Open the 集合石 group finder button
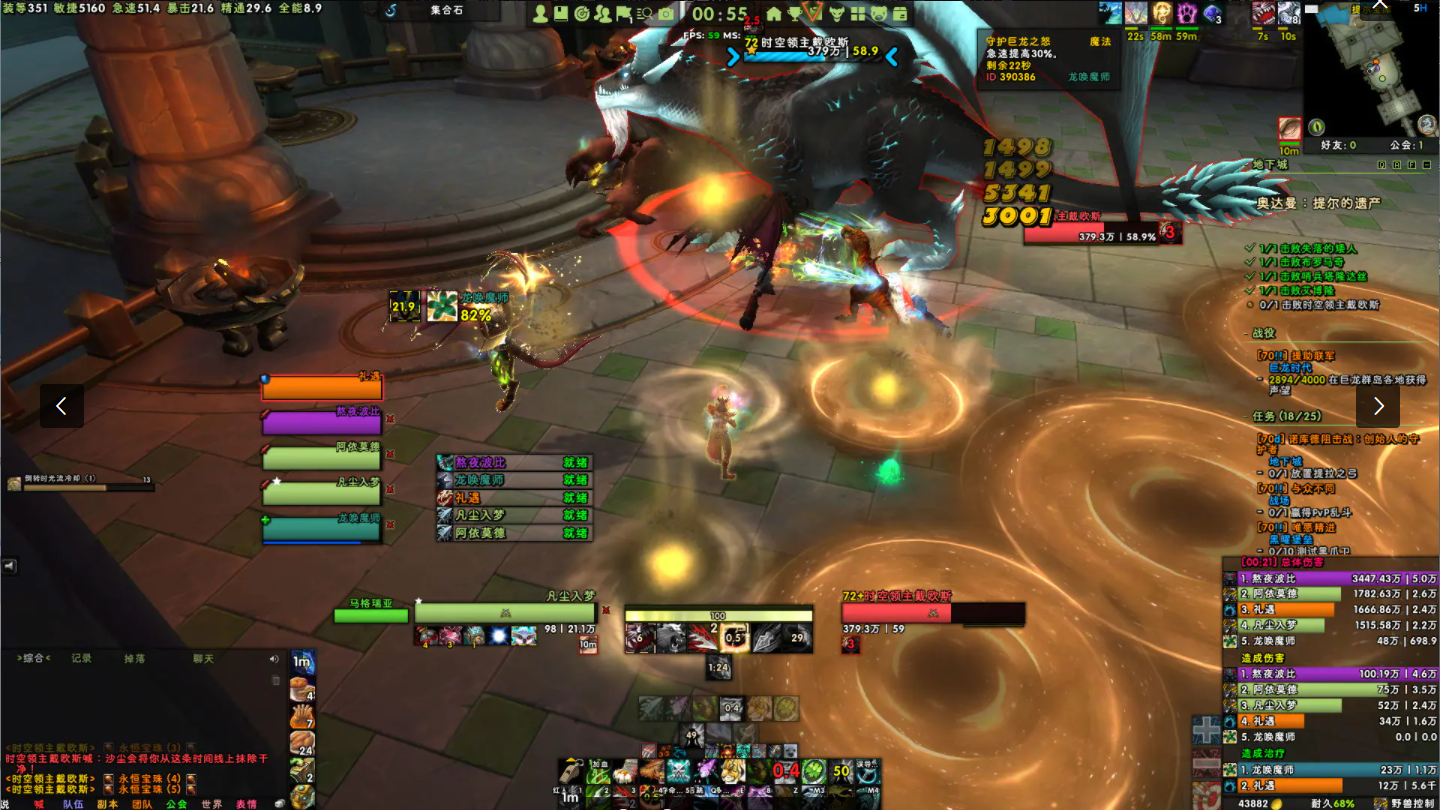1440x810 pixels. coord(446,11)
